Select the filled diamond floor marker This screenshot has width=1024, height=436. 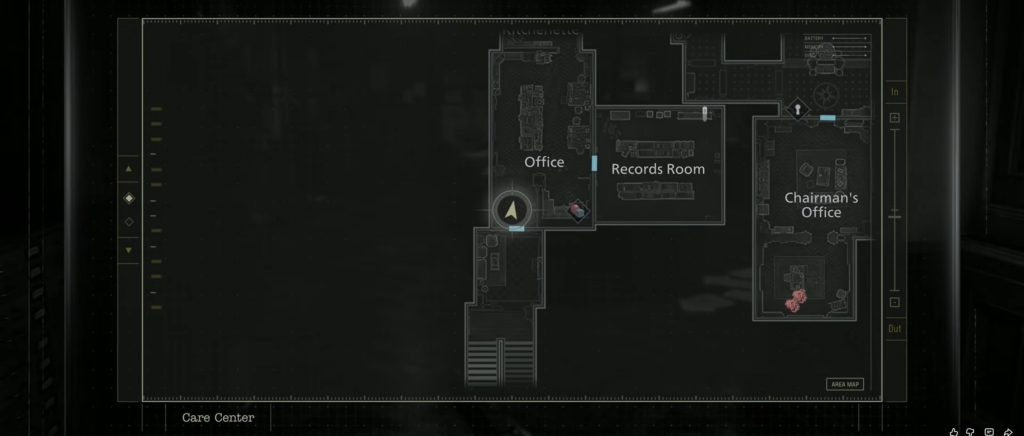click(x=128, y=197)
